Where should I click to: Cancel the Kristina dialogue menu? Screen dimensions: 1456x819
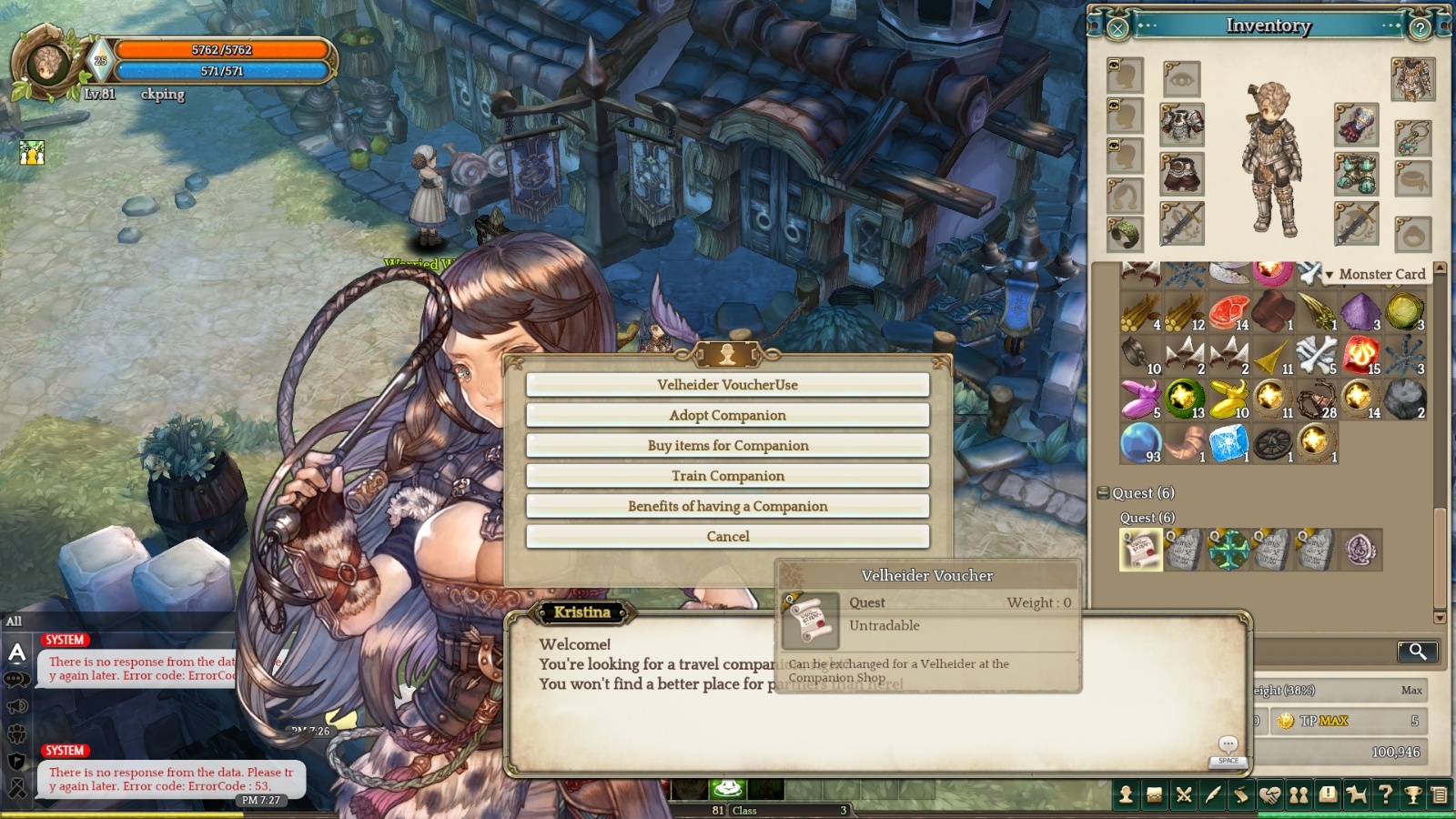coord(727,537)
